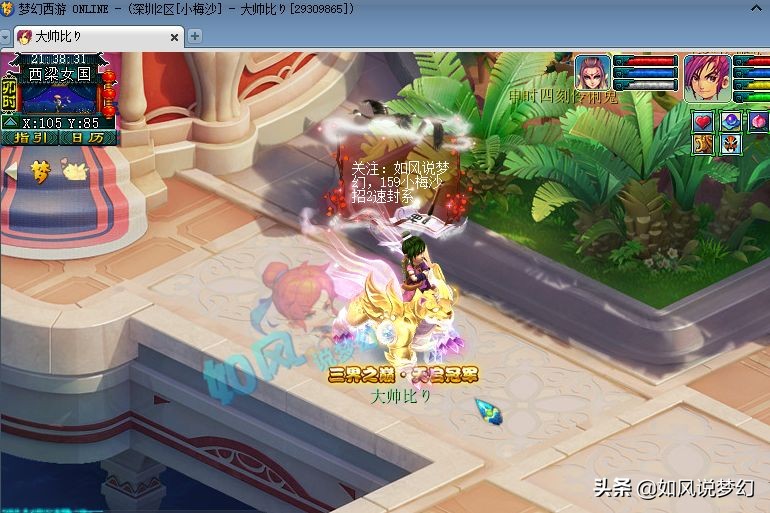
Task: Click the golden 梦 icon
Action: (x=41, y=170)
